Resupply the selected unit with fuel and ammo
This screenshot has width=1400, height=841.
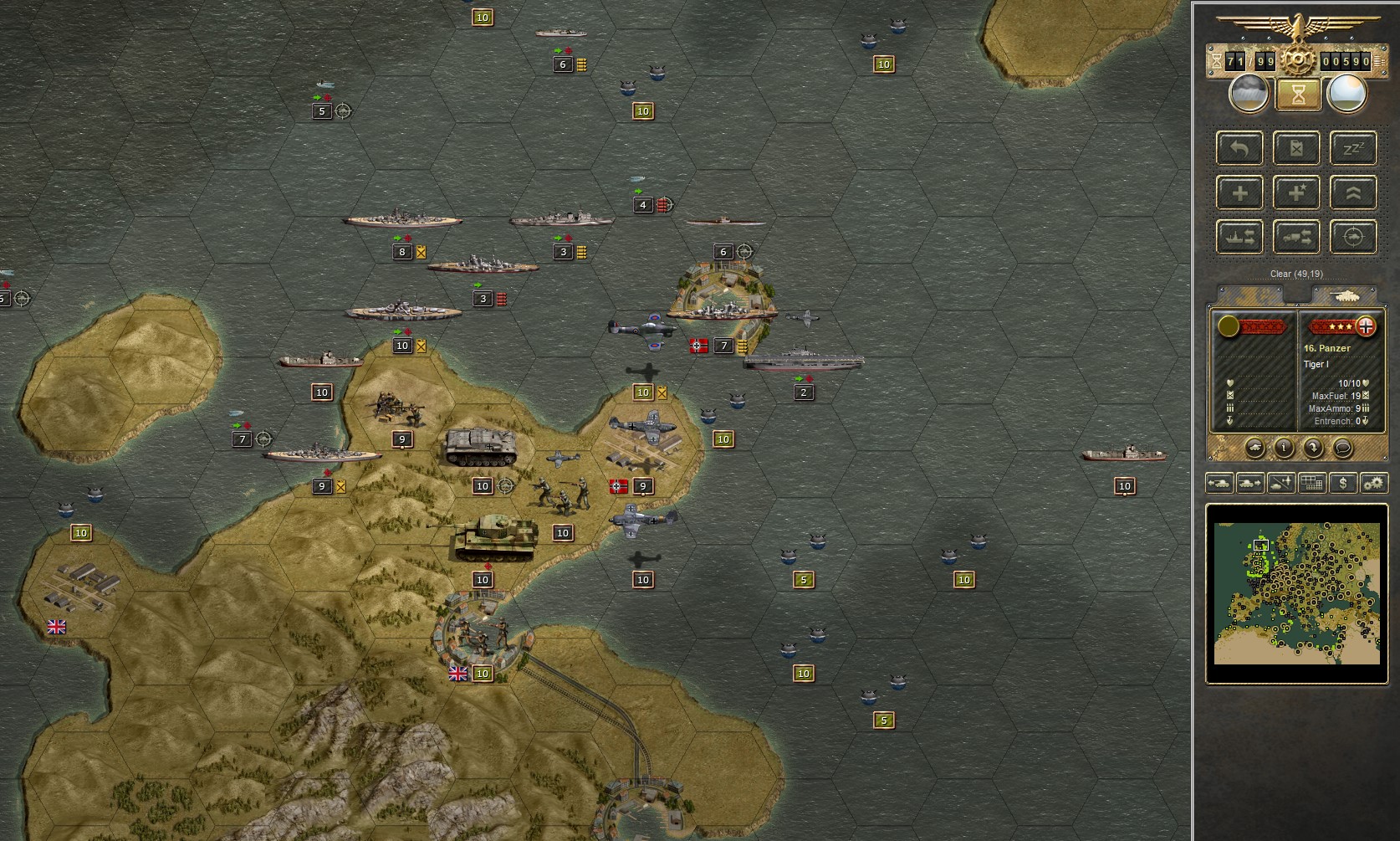pyautogui.click(x=1296, y=148)
